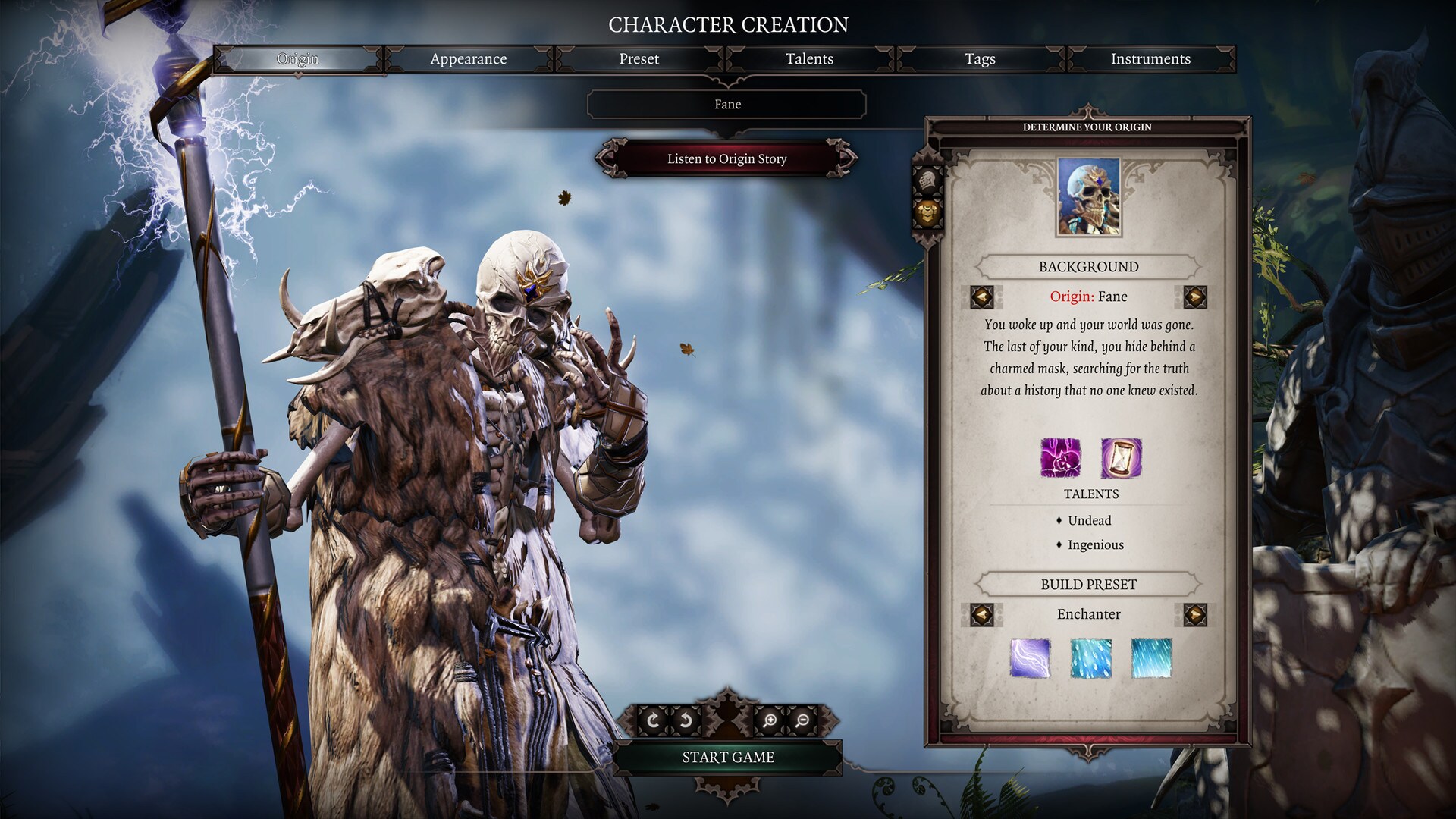Show the Instruments tab
Screen dimensions: 1456x819
[1150, 59]
